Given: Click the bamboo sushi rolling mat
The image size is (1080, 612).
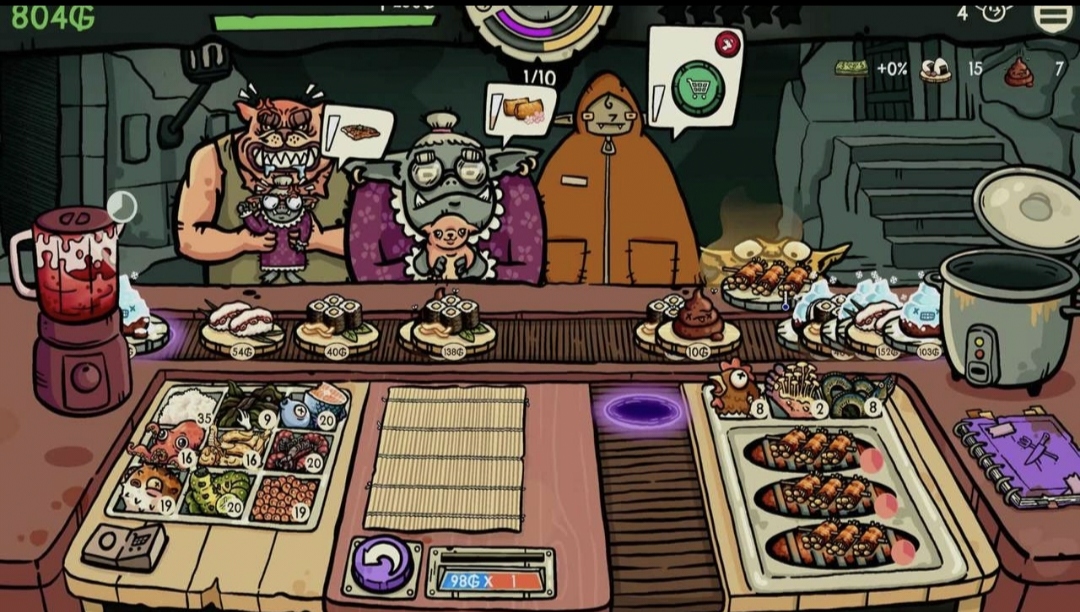Looking at the screenshot, I should click(x=446, y=456).
